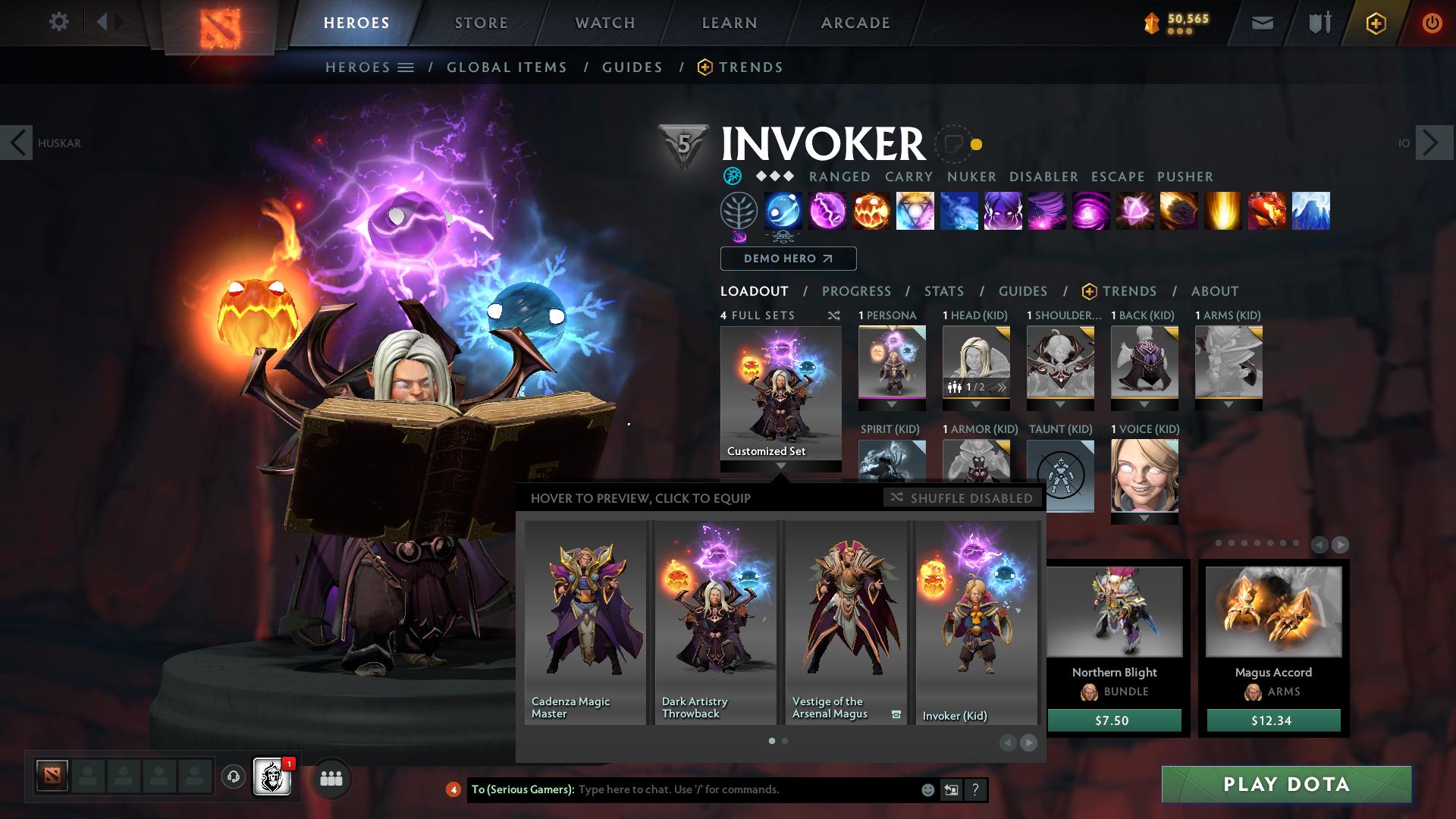The image size is (1456, 819).
Task: Click the shuffle icon beside 4 Full Sets
Action: [x=834, y=315]
